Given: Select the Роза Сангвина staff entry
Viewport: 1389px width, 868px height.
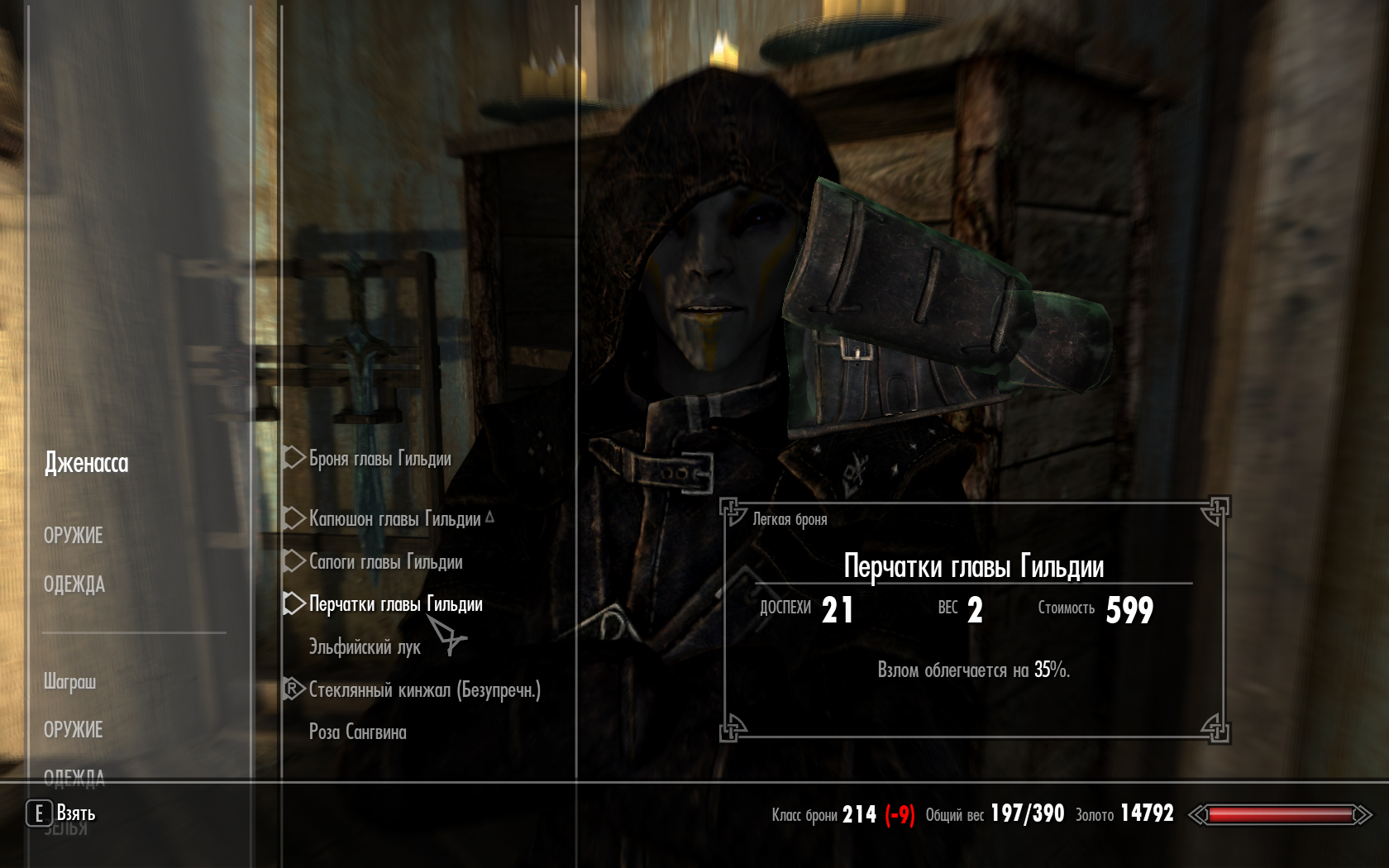Looking at the screenshot, I should click(357, 732).
